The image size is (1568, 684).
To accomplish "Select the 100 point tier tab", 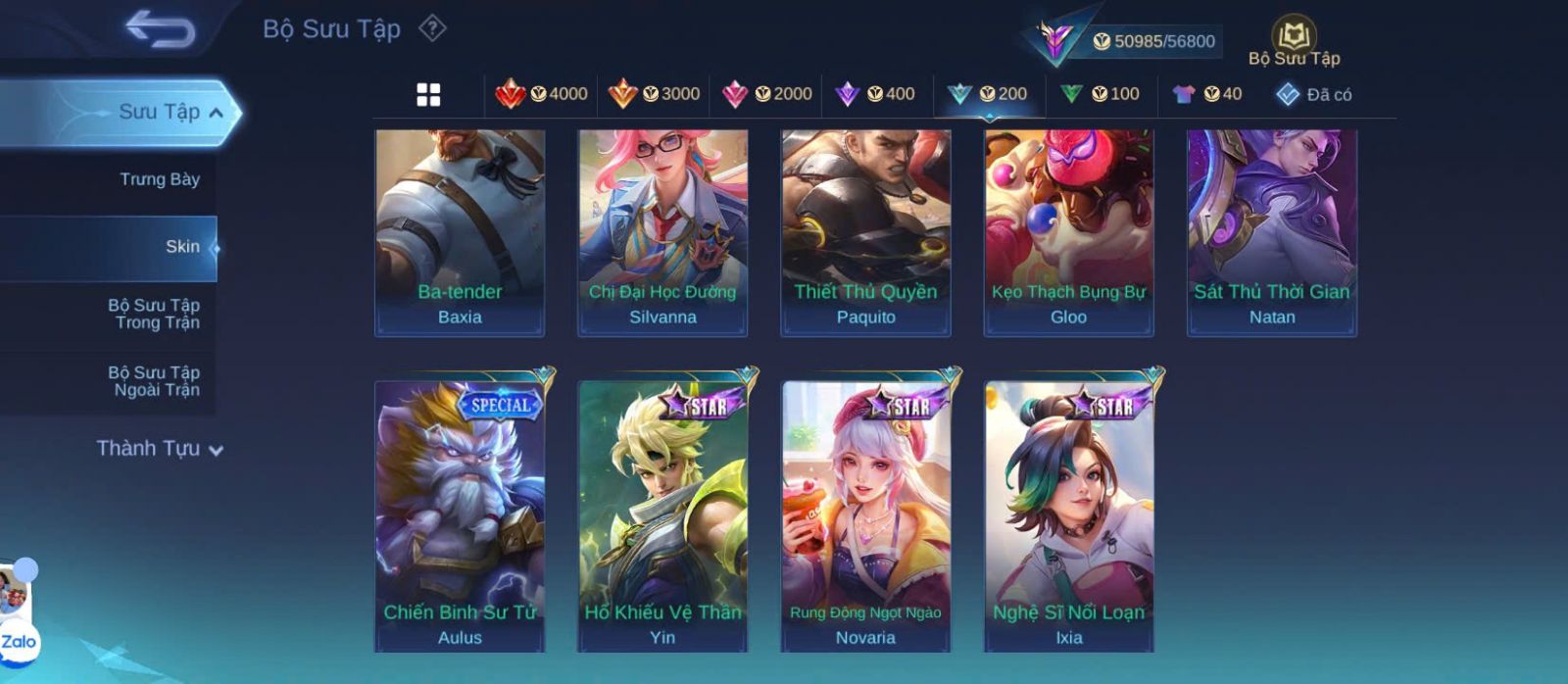I will pos(1100,94).
